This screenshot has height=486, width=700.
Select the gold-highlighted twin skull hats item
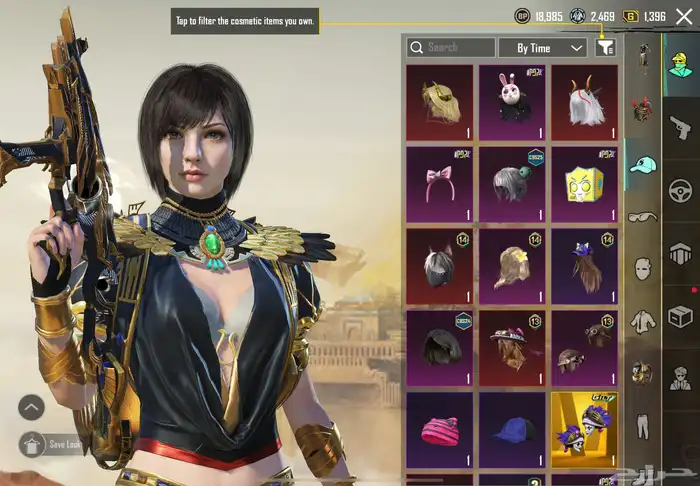click(x=584, y=430)
